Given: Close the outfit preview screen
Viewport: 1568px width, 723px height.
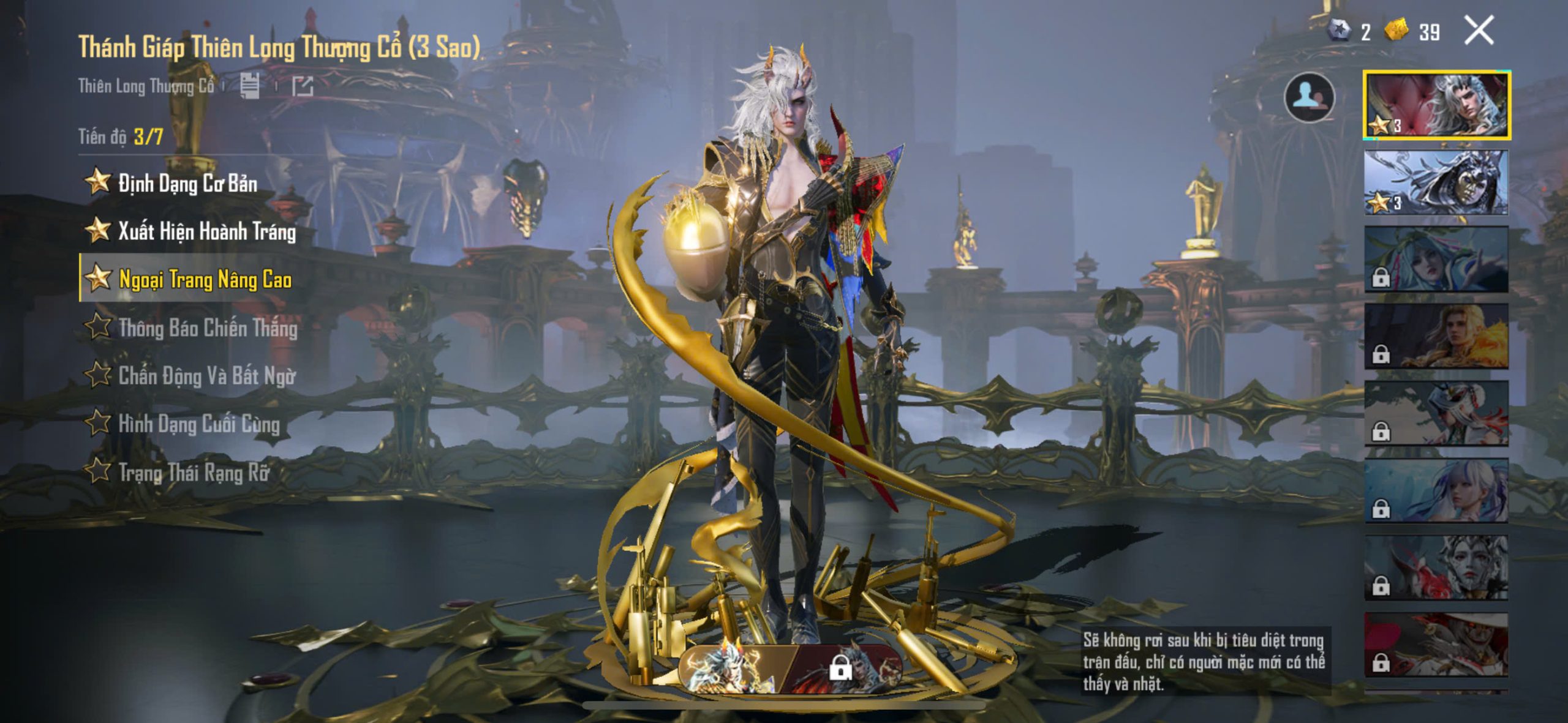Looking at the screenshot, I should coord(1479,31).
